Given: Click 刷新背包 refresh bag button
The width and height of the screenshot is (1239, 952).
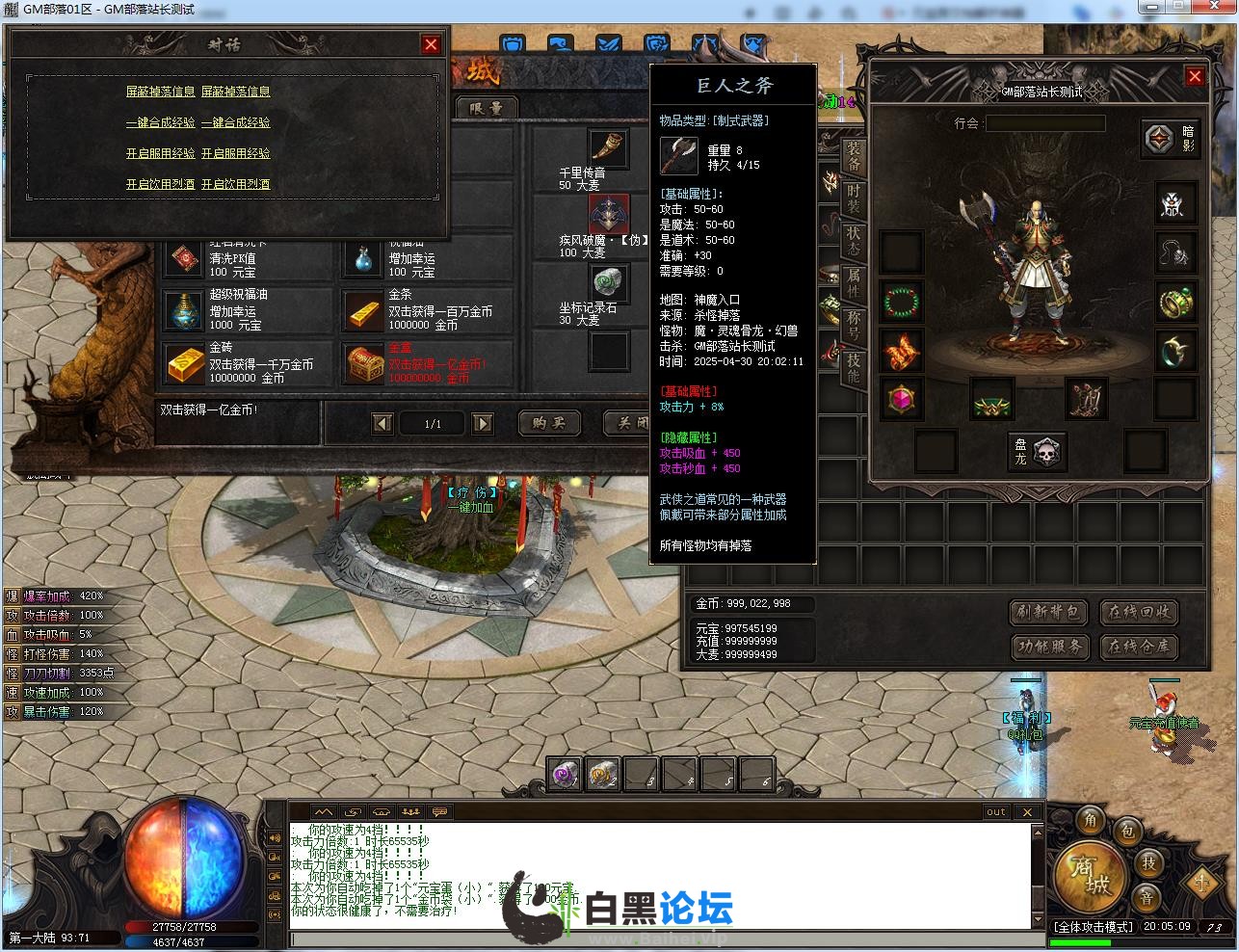Looking at the screenshot, I should pyautogui.click(x=1048, y=612).
